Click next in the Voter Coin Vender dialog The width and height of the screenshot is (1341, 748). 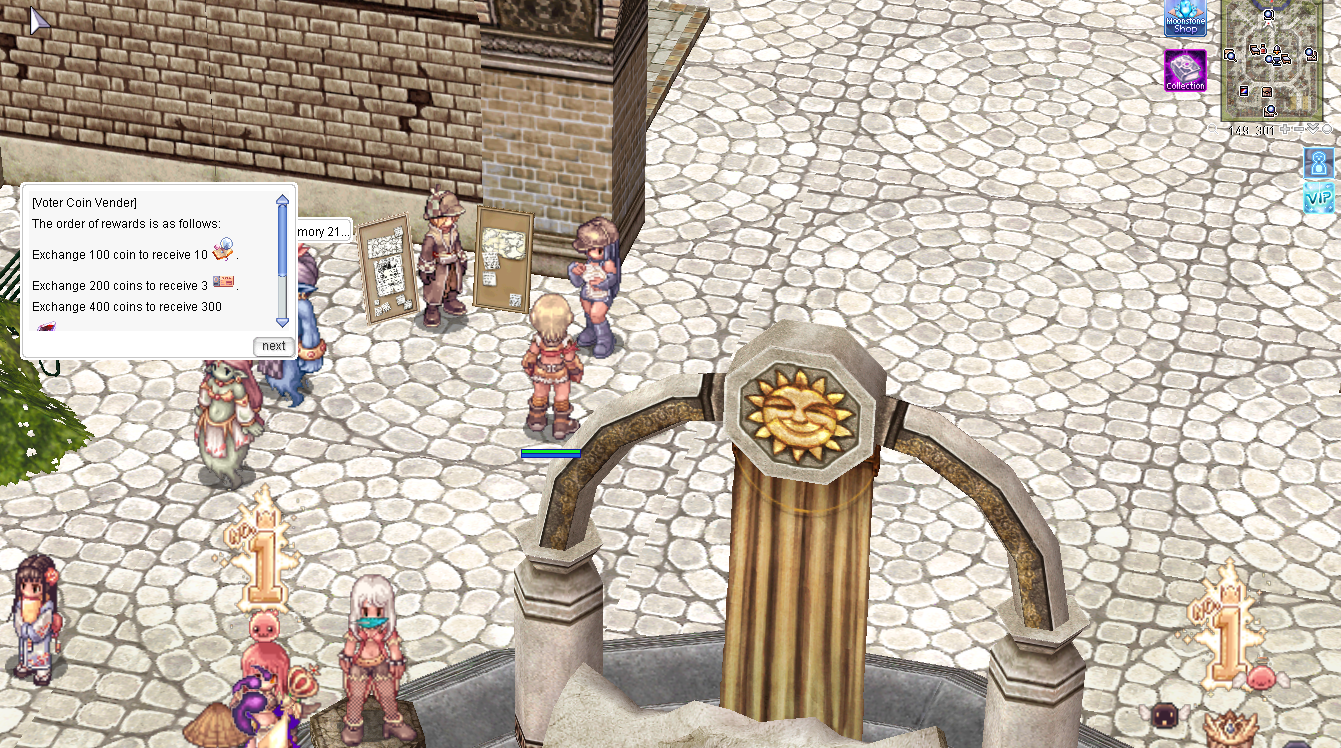coord(273,346)
